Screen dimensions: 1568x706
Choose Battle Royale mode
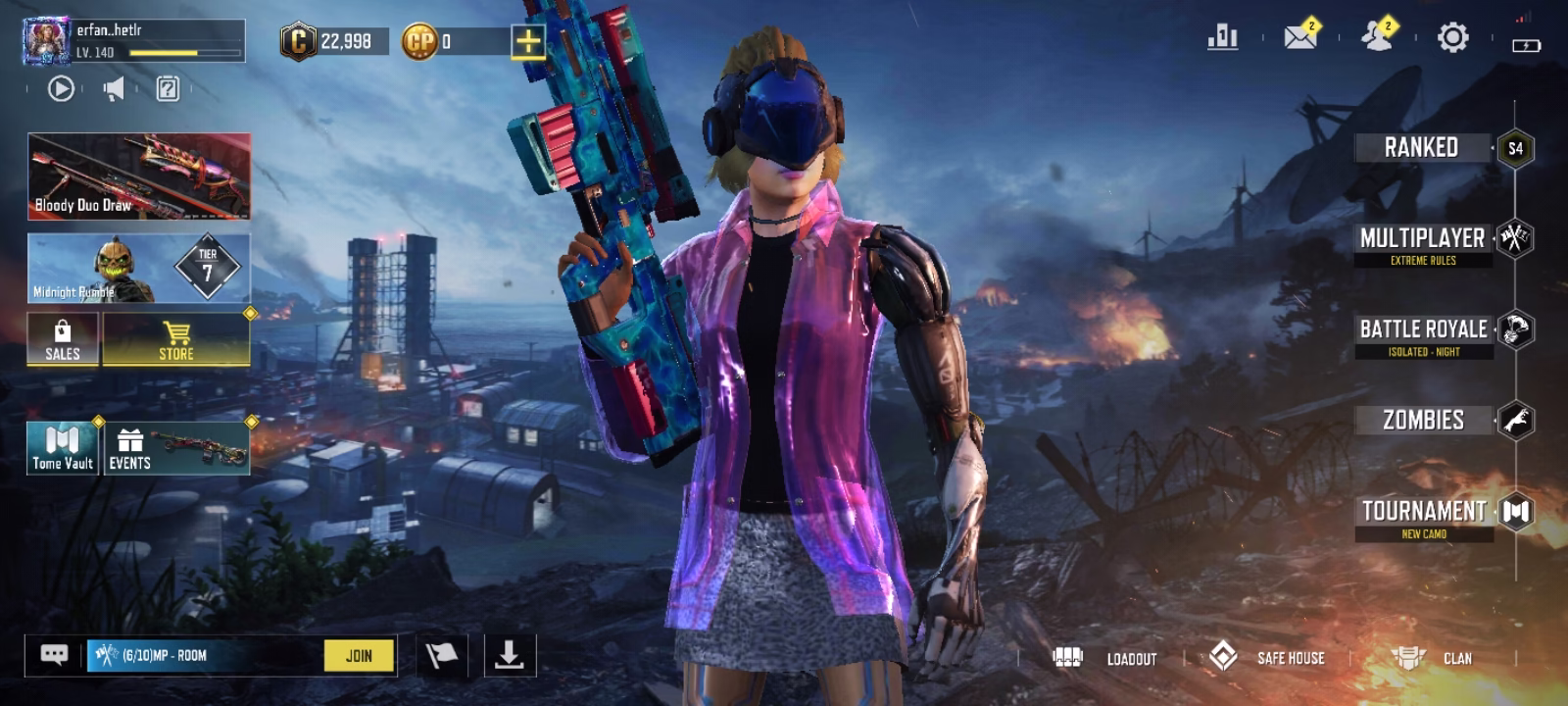[1424, 330]
